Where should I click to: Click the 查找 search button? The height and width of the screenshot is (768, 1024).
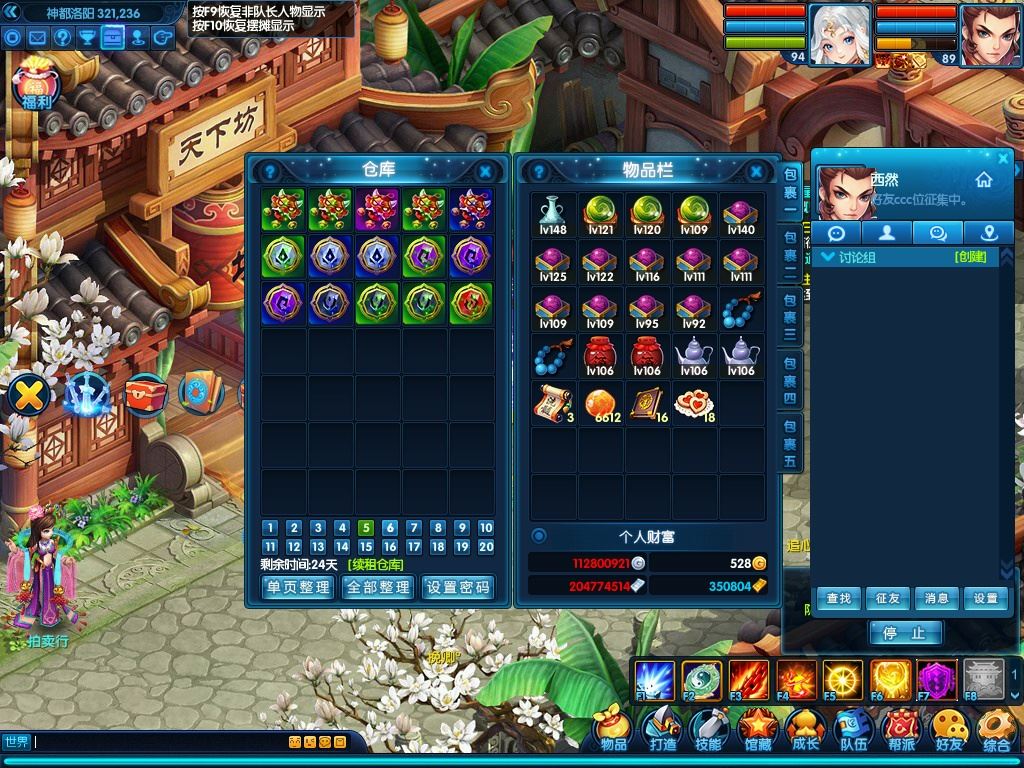coord(838,599)
